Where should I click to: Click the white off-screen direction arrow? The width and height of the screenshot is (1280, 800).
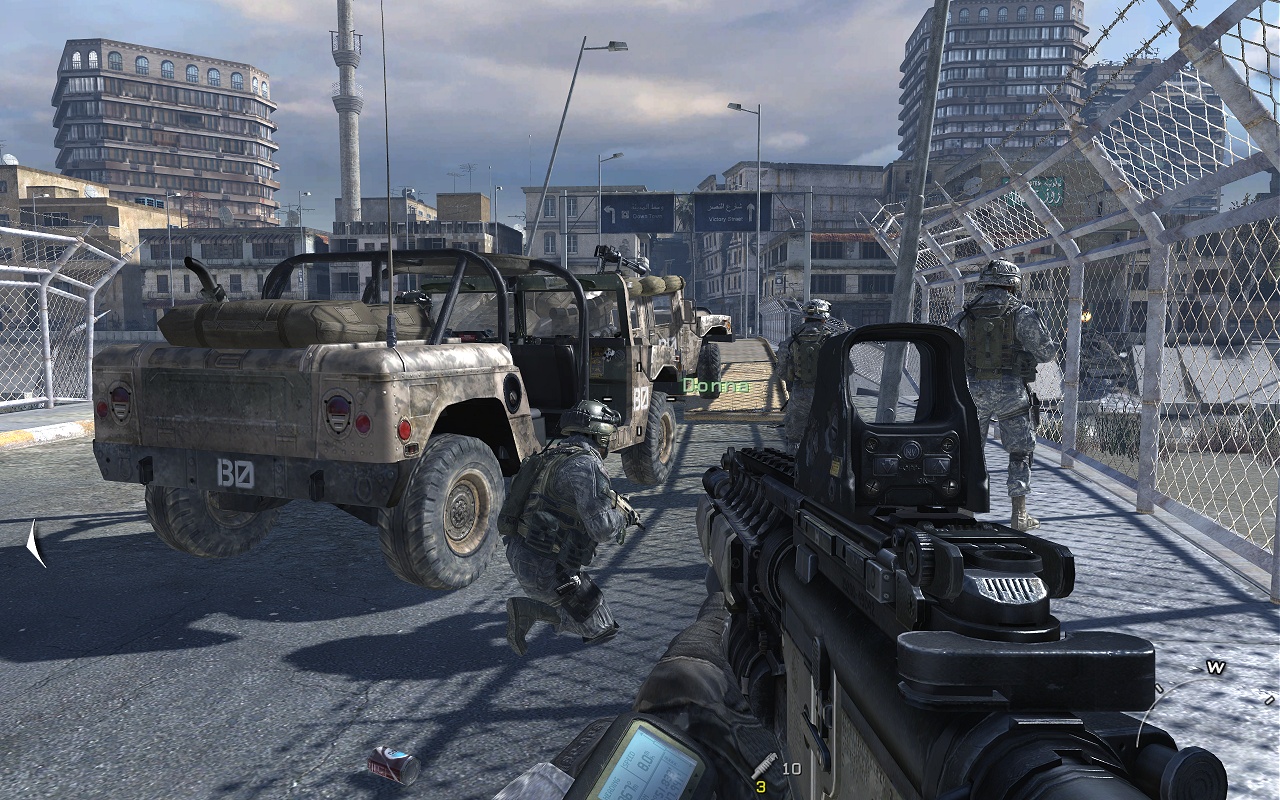coord(36,542)
